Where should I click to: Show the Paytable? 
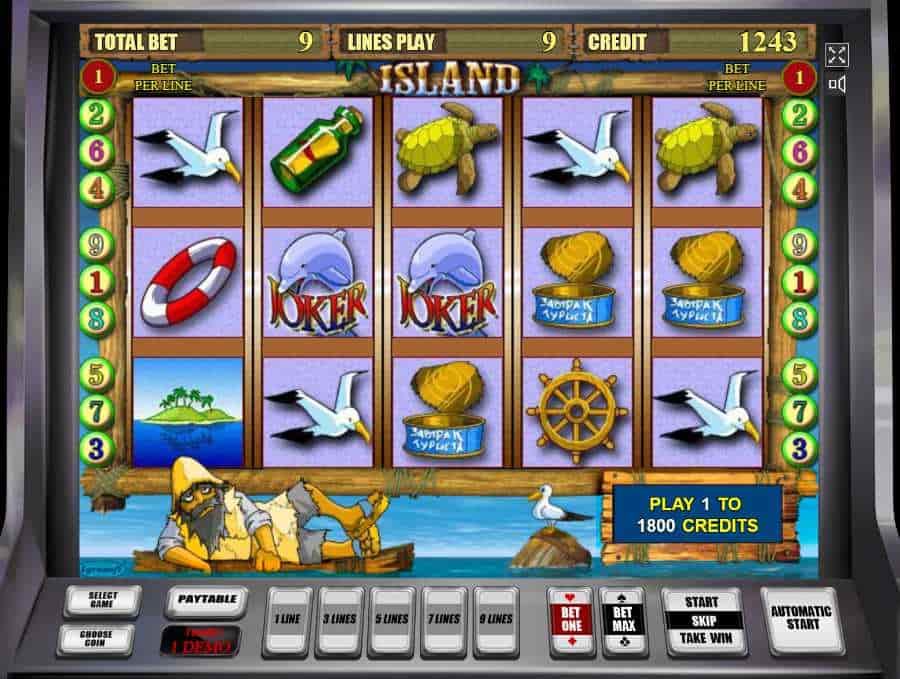click(206, 601)
